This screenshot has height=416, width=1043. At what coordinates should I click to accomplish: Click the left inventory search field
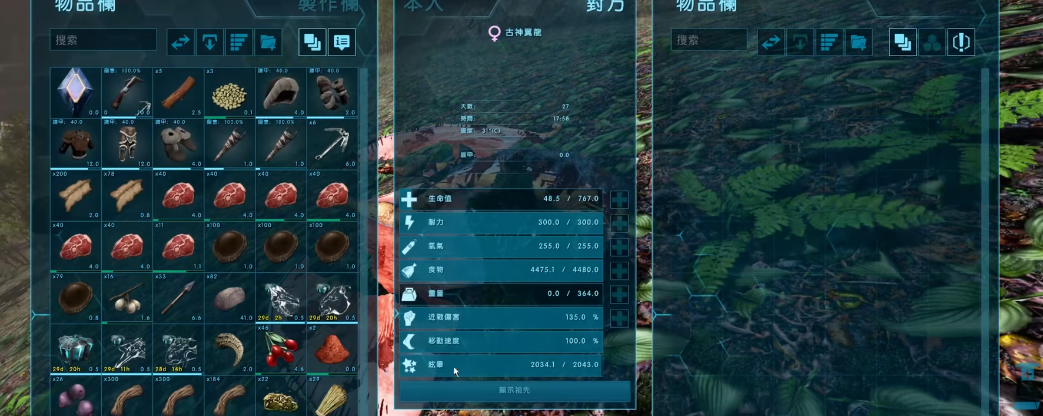click(104, 41)
